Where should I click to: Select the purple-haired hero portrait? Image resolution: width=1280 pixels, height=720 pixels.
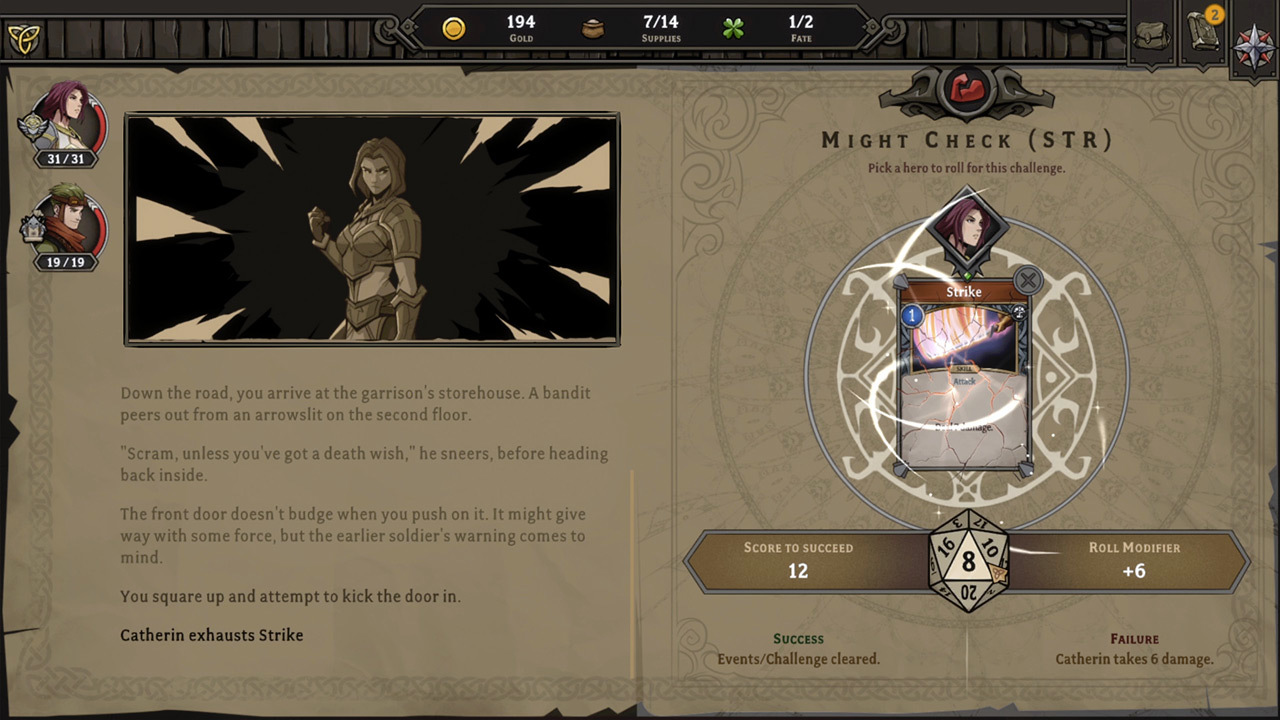tap(68, 118)
